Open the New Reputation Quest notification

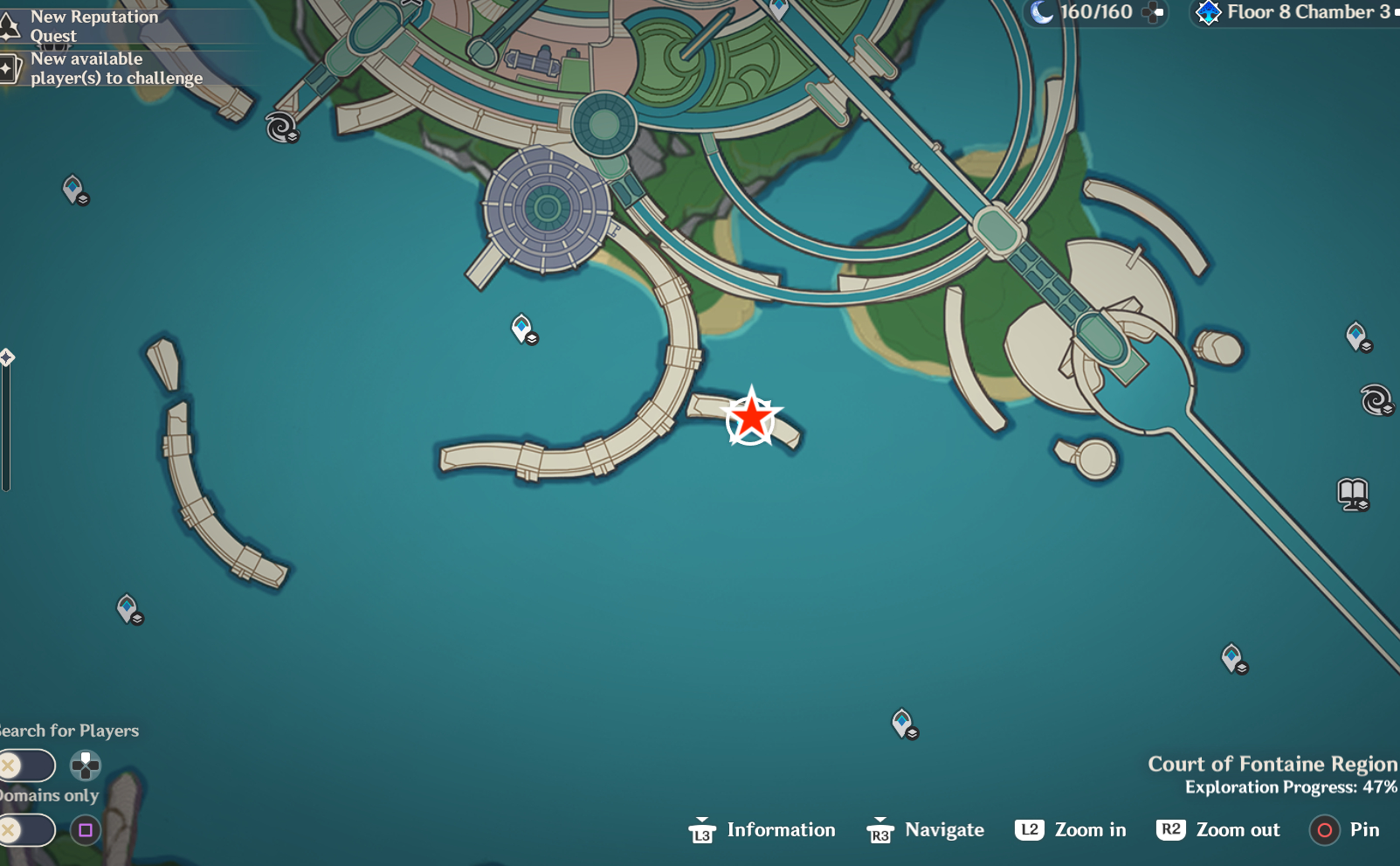coord(93,26)
